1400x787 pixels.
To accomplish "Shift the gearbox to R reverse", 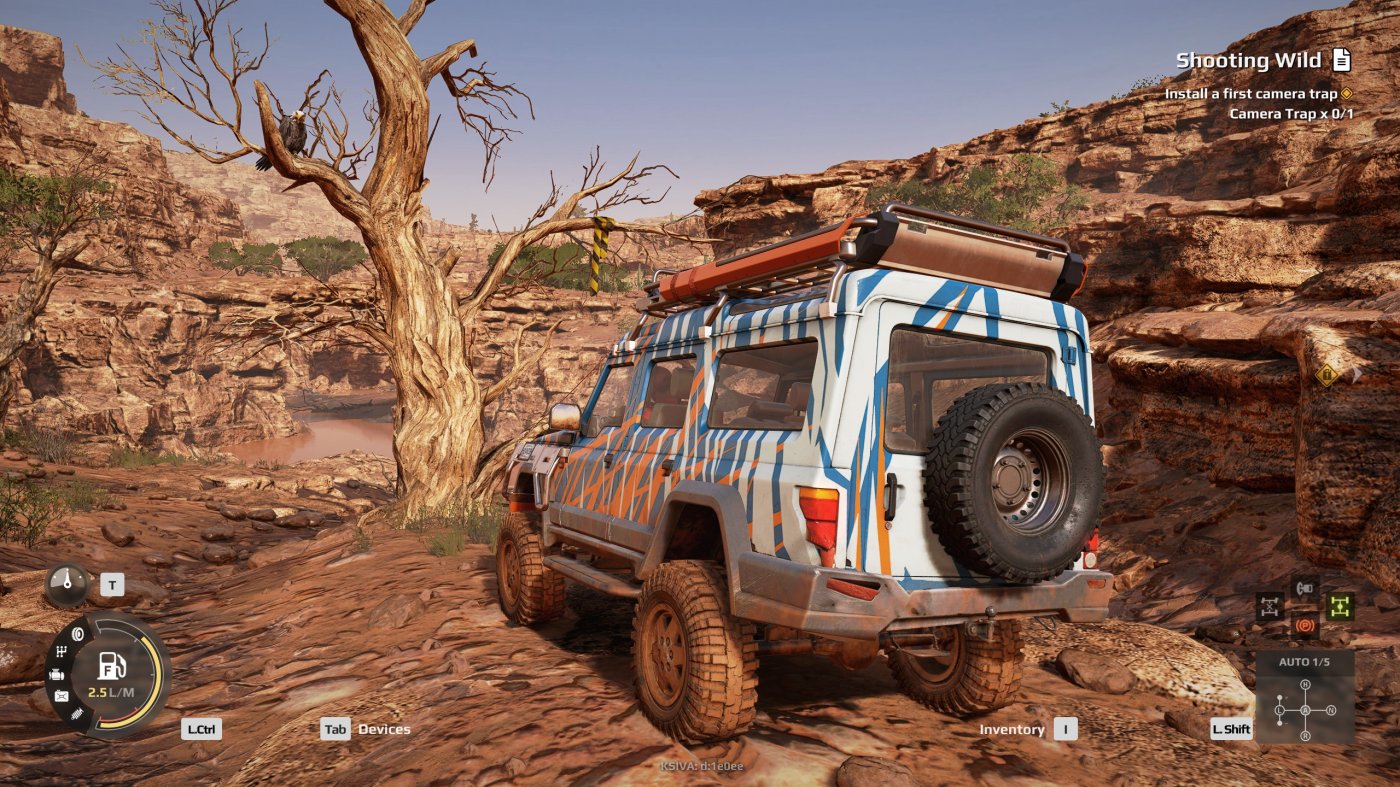I will 1305,736.
